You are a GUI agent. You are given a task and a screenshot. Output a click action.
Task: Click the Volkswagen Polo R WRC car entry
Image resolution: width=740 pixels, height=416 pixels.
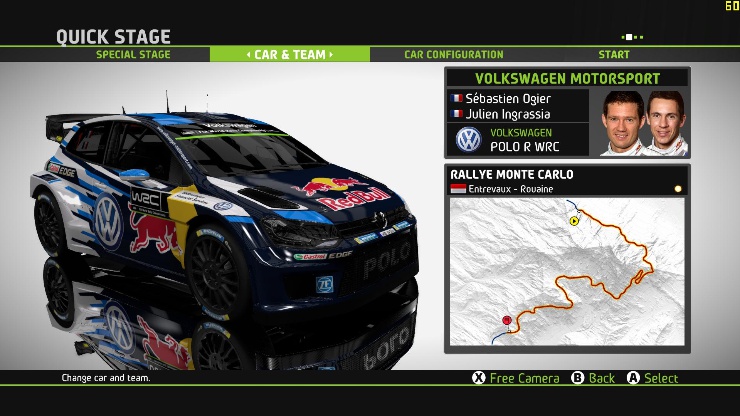(520, 139)
